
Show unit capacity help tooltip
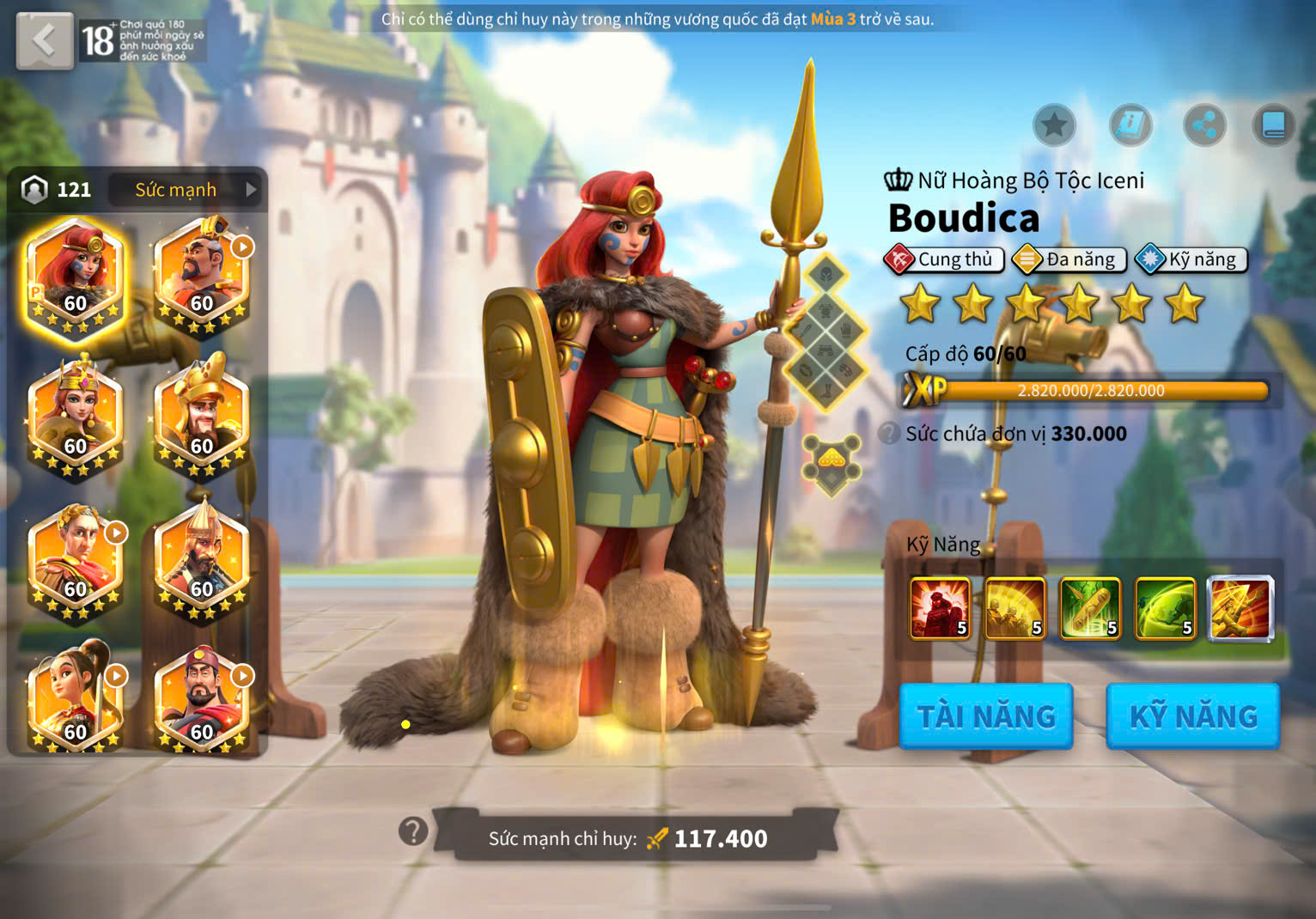click(890, 434)
